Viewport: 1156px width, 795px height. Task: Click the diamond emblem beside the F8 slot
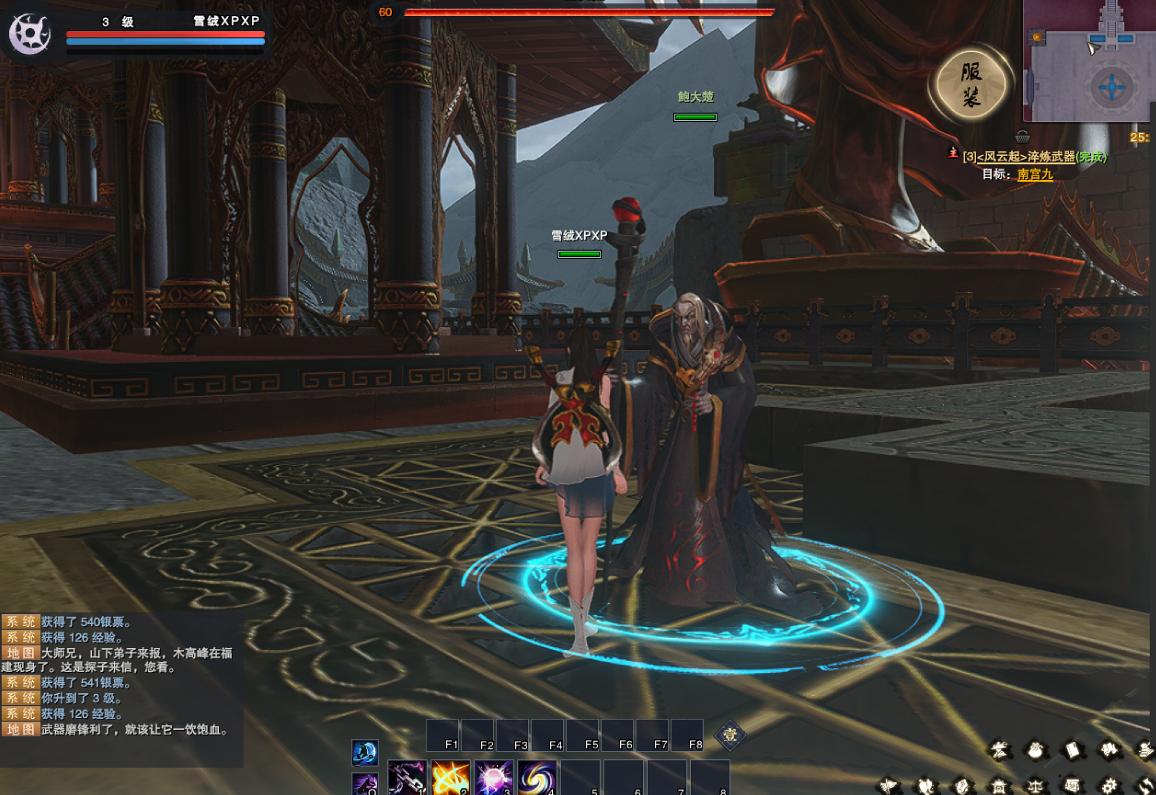click(731, 735)
